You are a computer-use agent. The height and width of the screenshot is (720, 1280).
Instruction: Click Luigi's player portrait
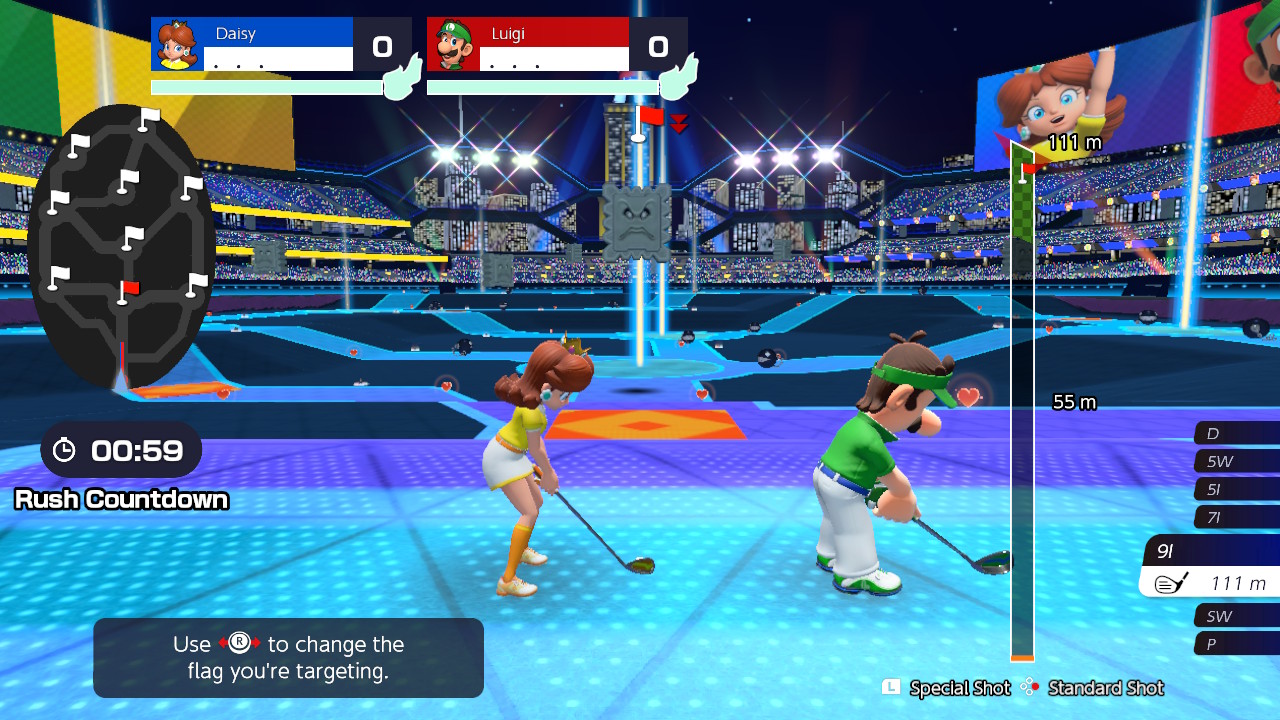click(x=454, y=44)
